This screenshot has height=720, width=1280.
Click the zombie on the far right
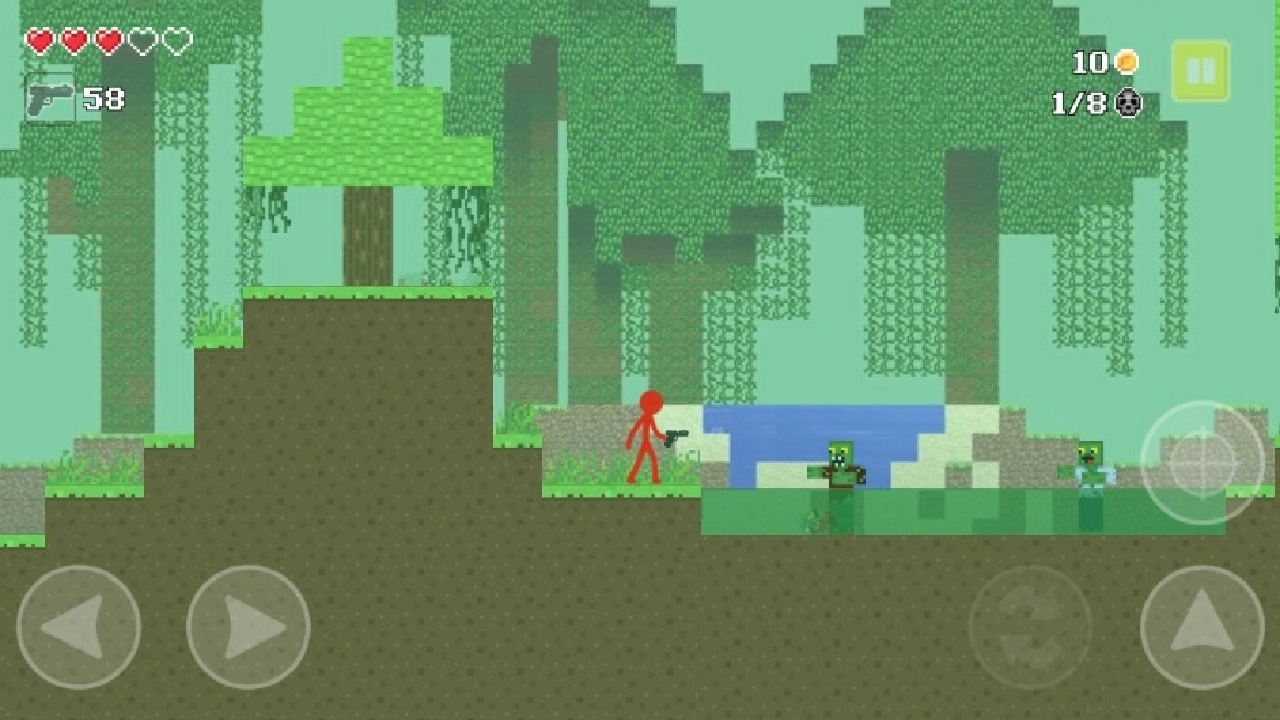[1093, 470]
